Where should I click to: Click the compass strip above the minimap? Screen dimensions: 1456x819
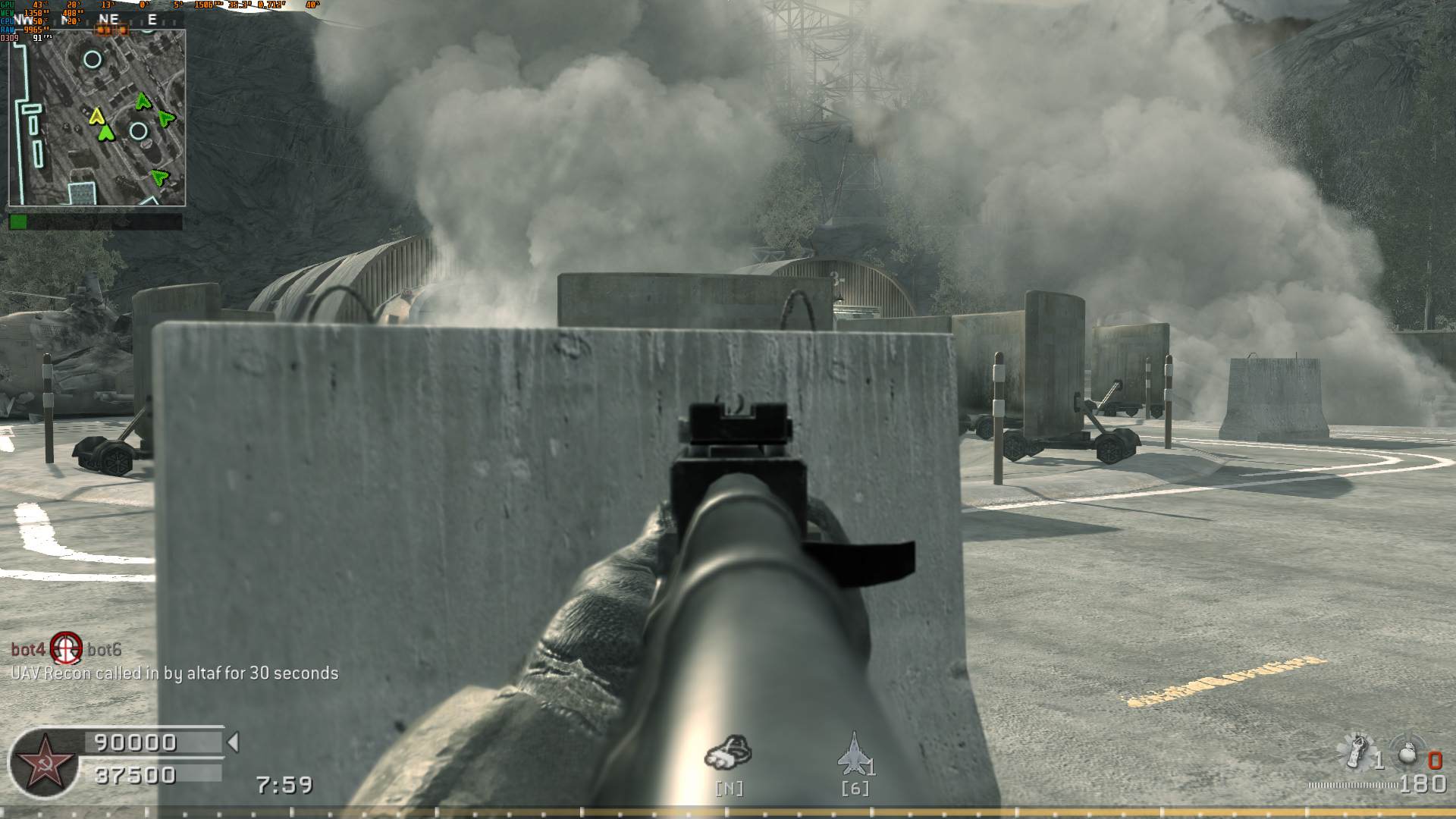click(x=97, y=20)
